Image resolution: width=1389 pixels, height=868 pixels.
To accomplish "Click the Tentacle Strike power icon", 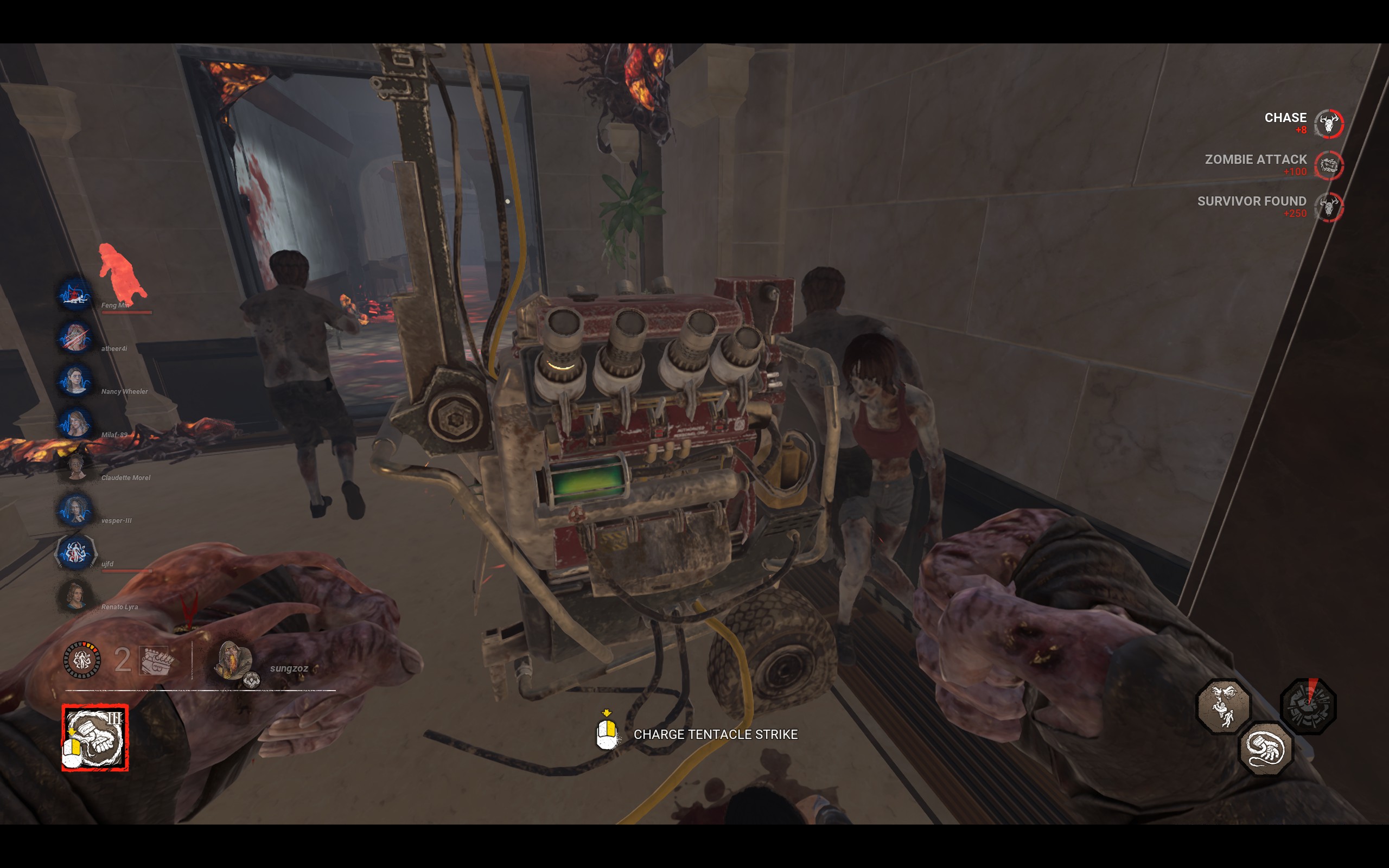I will pyautogui.click(x=95, y=738).
